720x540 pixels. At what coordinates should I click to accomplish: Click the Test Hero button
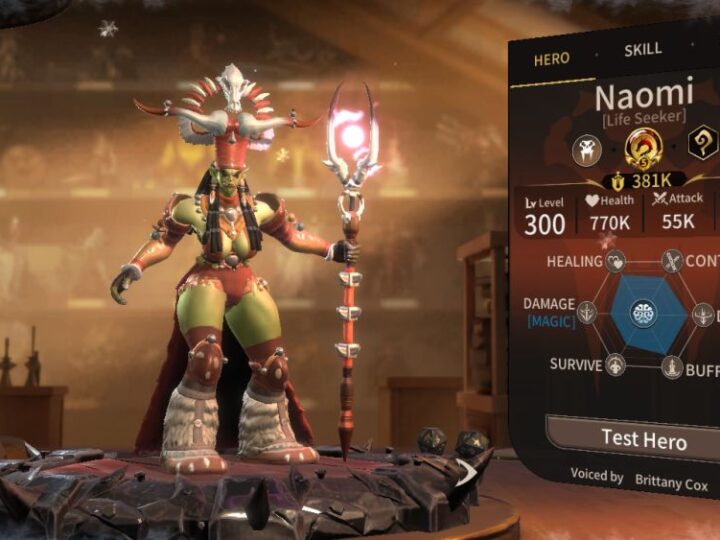pos(644,437)
